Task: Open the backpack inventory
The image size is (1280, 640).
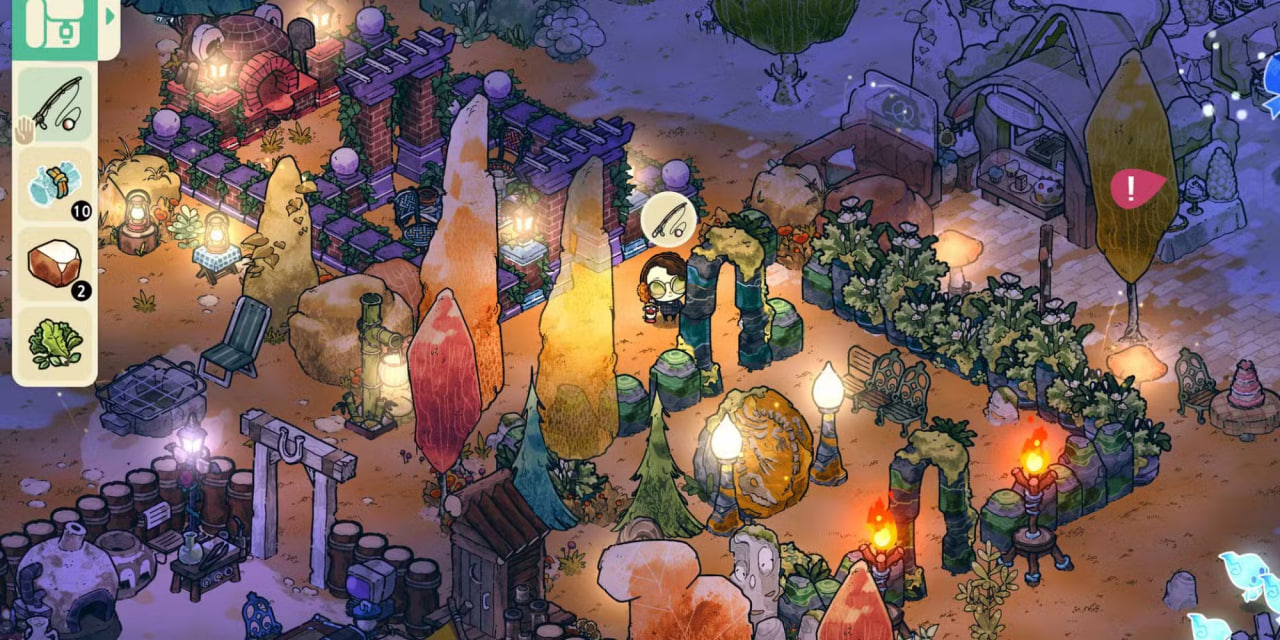Action: click(x=54, y=24)
